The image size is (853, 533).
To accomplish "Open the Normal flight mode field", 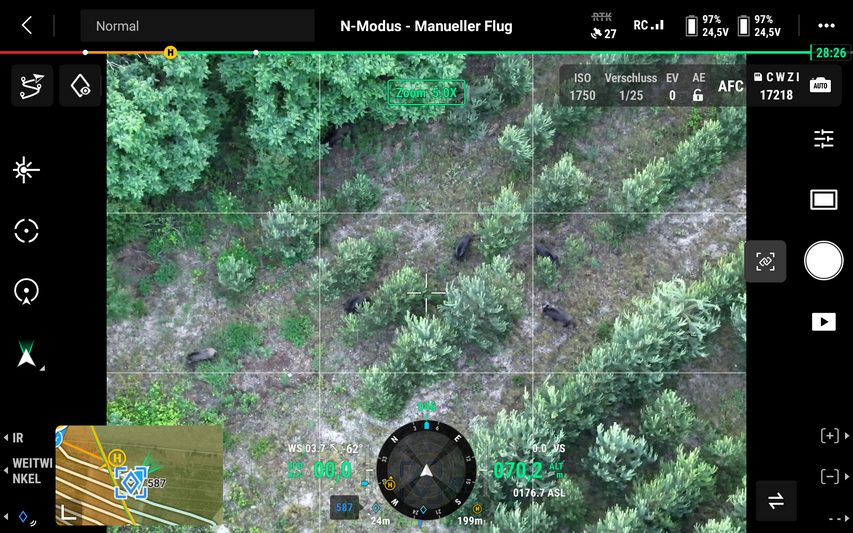I will coord(197,26).
